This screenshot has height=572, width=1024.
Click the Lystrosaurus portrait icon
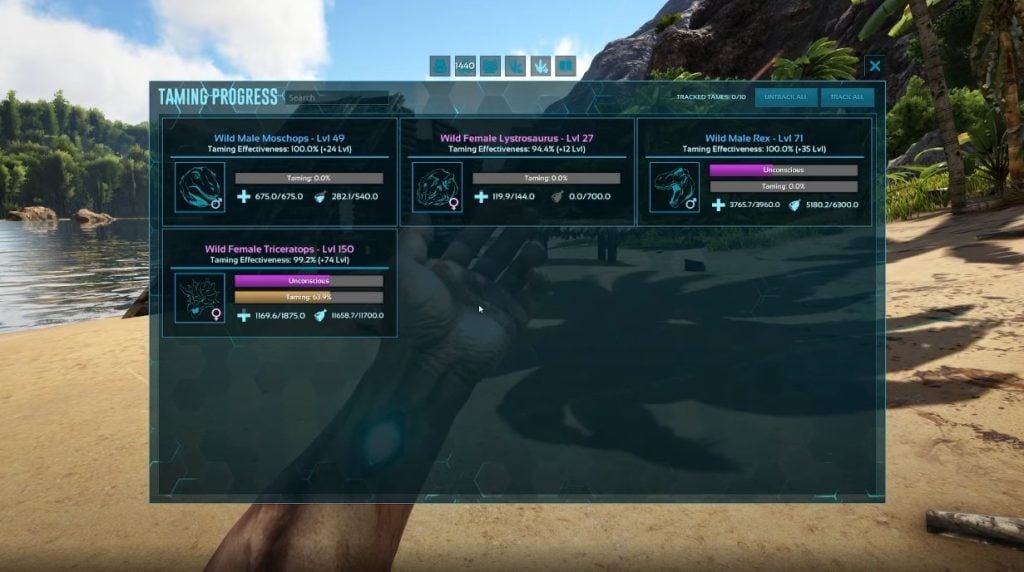click(437, 187)
